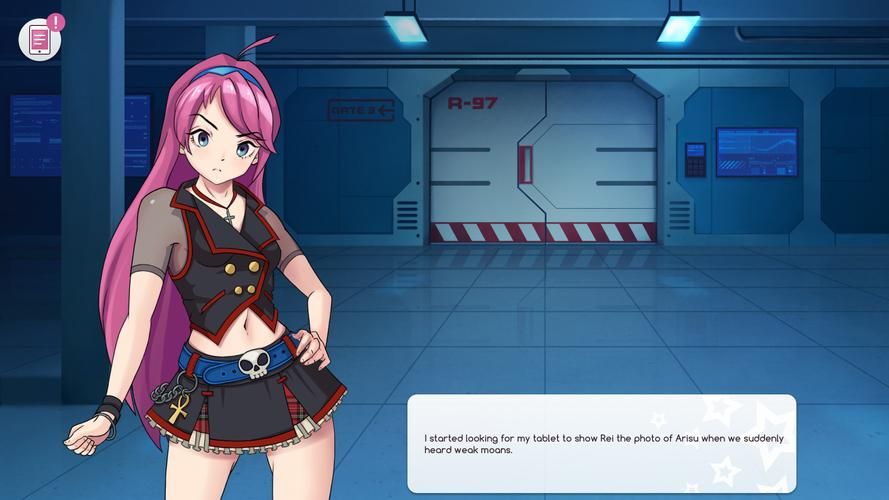This screenshot has height=500, width=889.
Task: Advance the dialogue text box
Action: coord(601,443)
